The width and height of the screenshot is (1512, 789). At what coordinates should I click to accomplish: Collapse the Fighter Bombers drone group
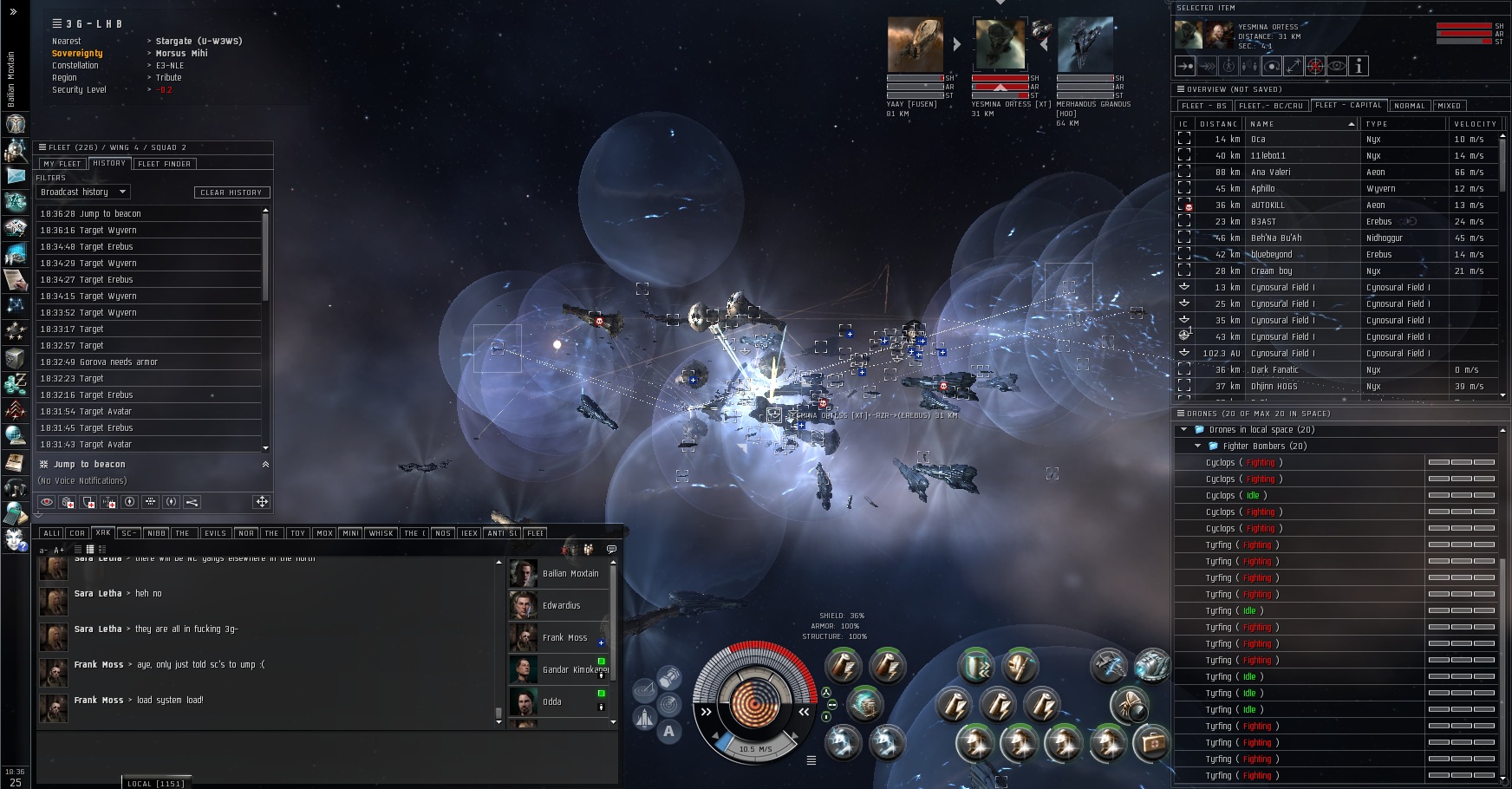[x=1198, y=447]
